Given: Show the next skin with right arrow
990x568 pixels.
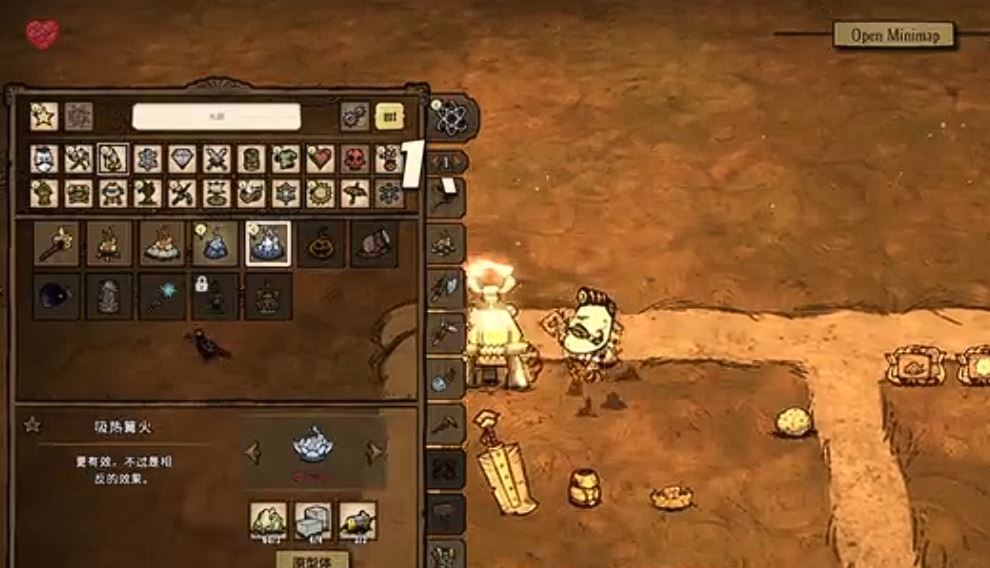Looking at the screenshot, I should pos(375,452).
